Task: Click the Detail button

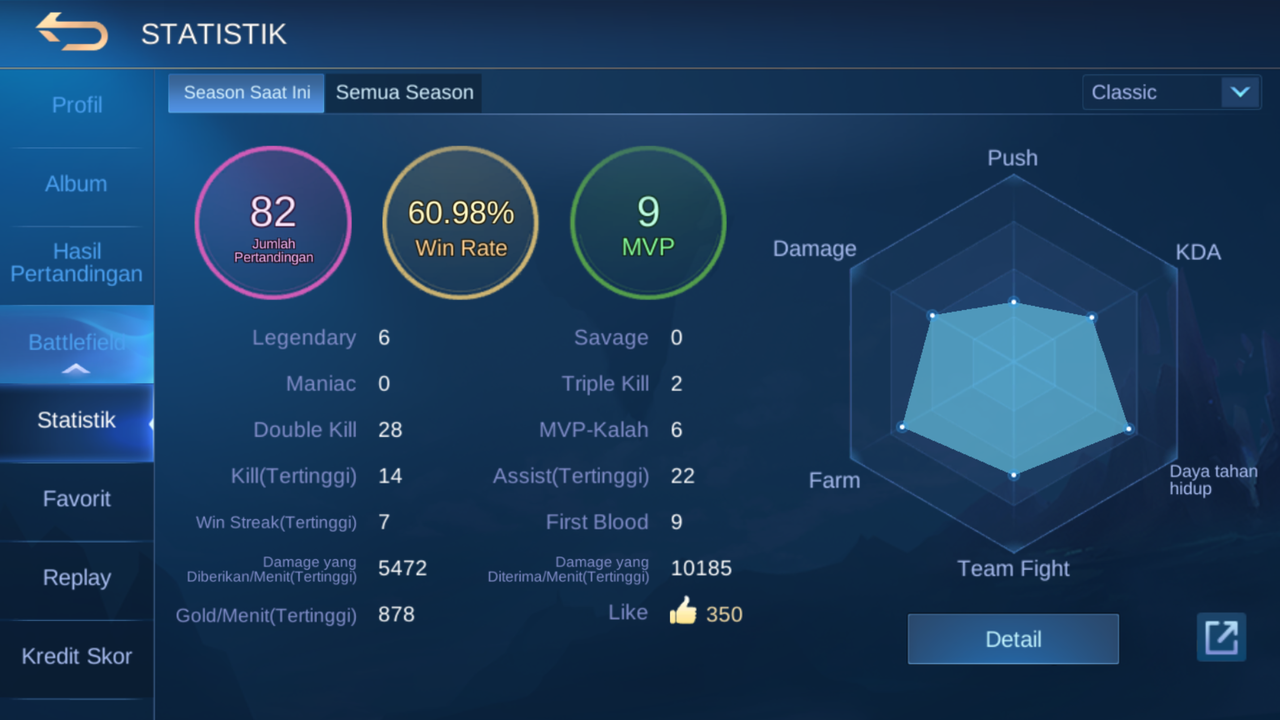Action: 1012,640
